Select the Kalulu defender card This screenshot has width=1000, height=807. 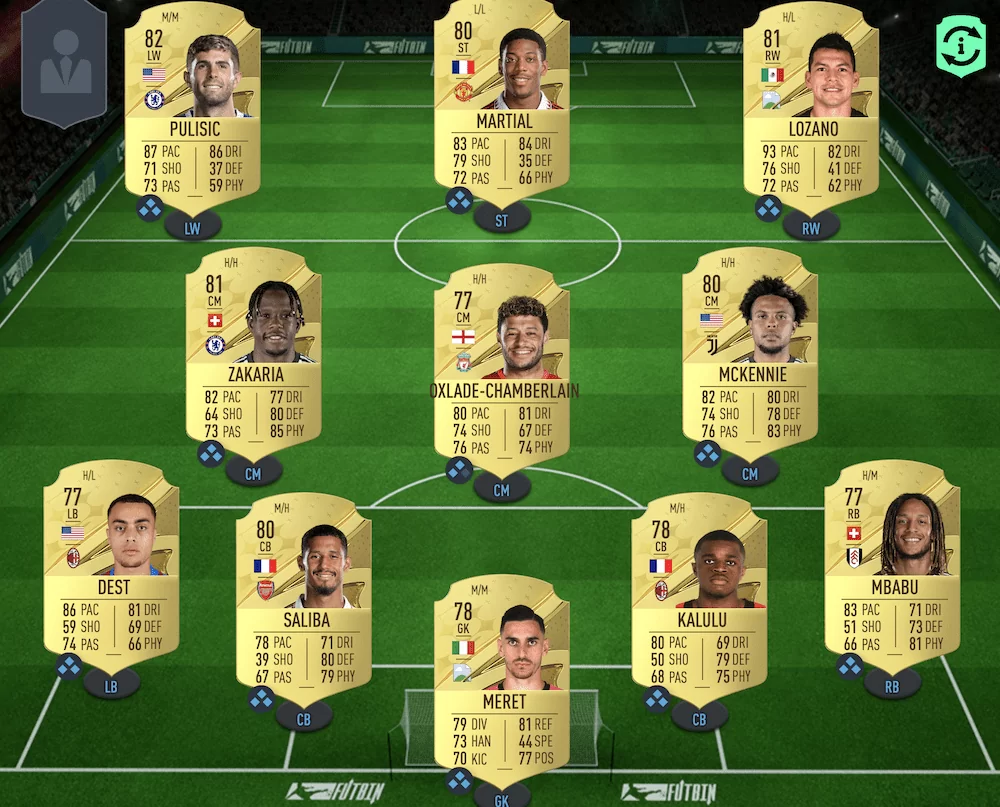pos(699,590)
